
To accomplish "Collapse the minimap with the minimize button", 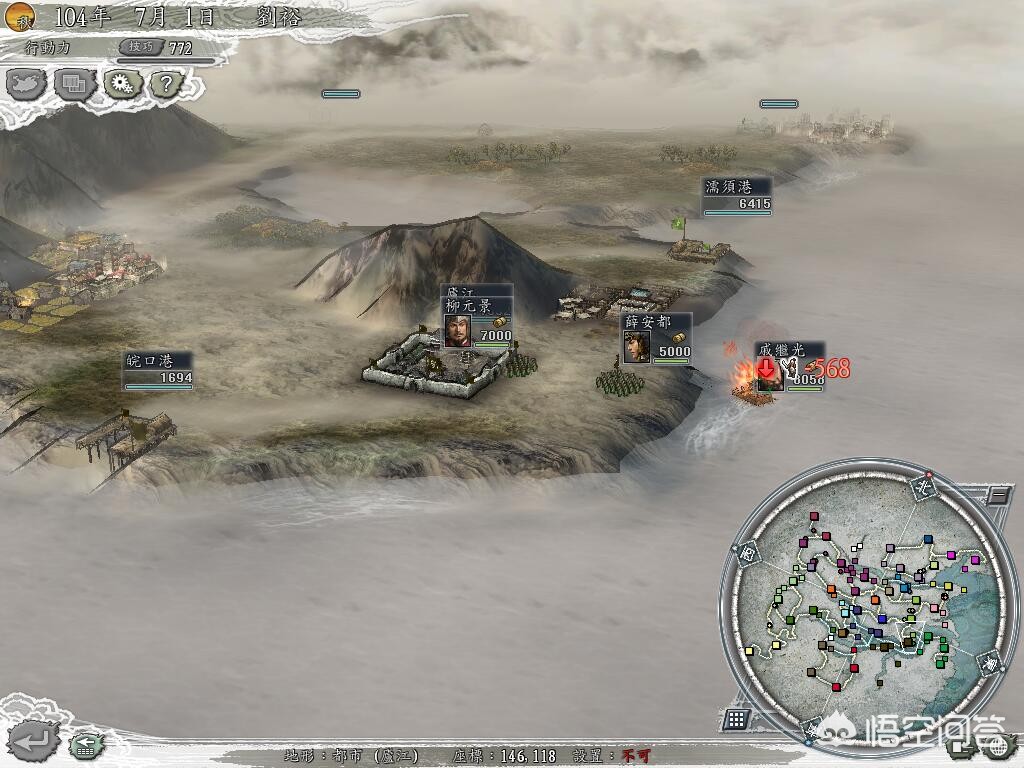I will point(997,494).
